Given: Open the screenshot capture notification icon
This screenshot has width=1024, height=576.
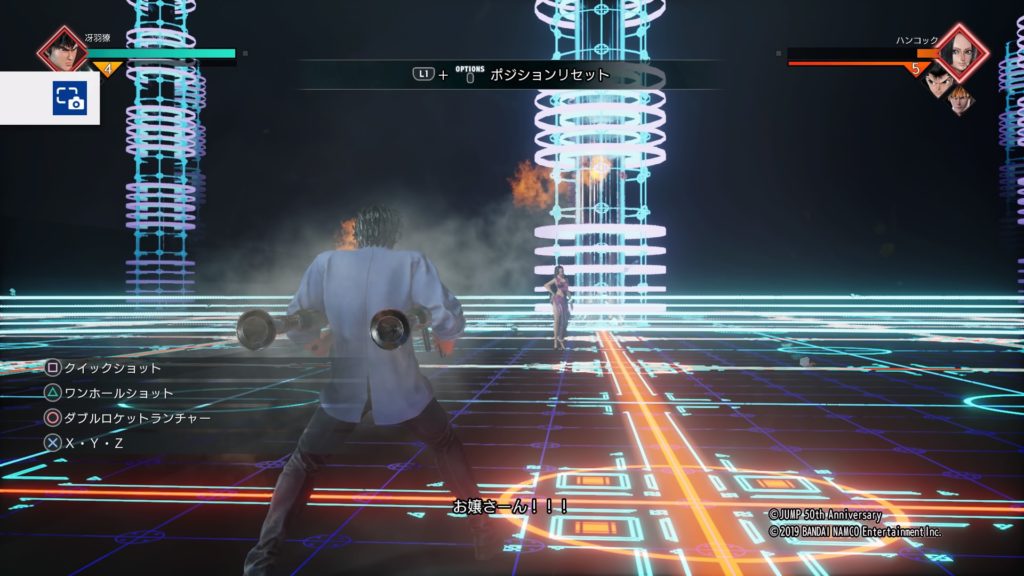Looking at the screenshot, I should pyautogui.click(x=70, y=97).
